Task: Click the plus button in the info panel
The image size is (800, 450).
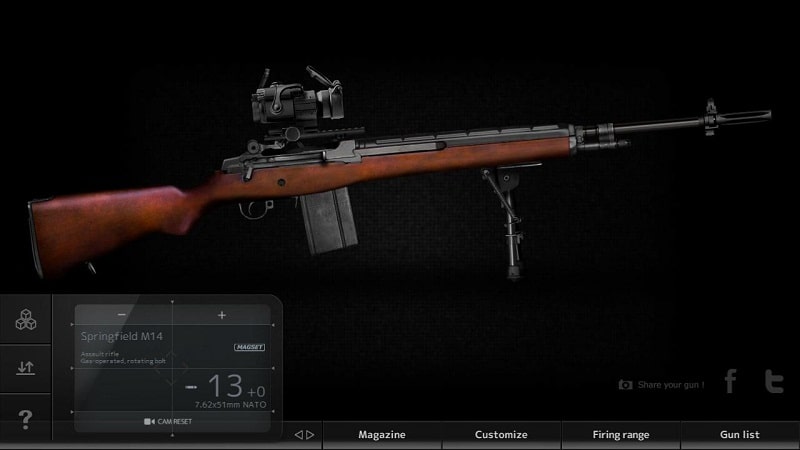Action: (x=222, y=315)
